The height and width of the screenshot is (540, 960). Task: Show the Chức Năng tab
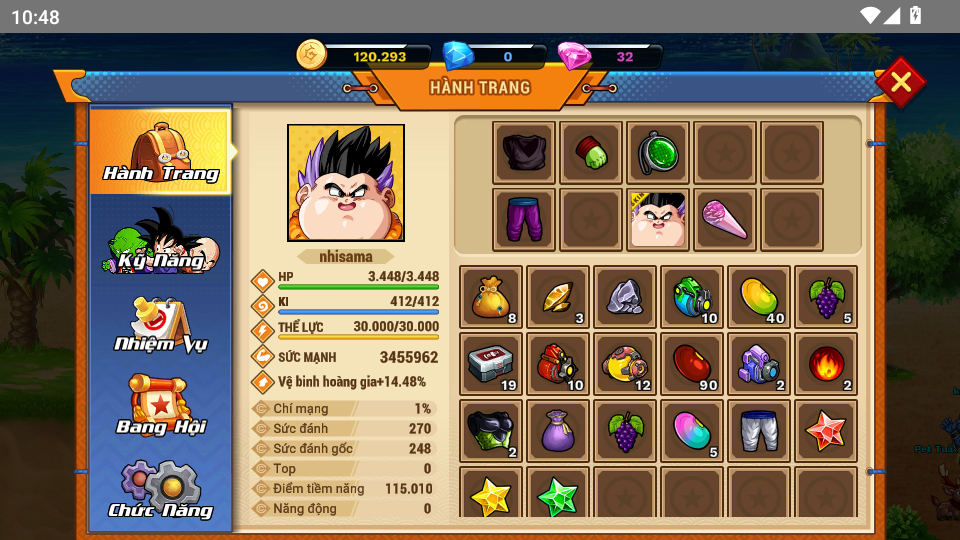[161, 490]
